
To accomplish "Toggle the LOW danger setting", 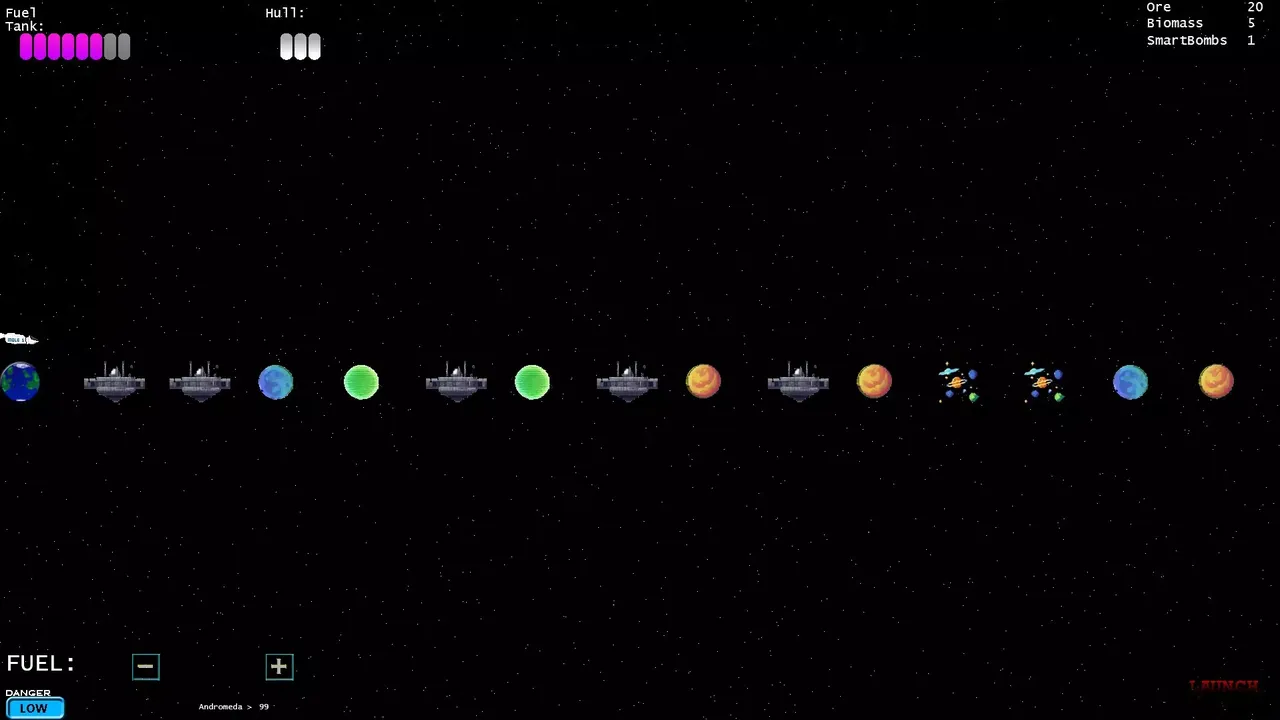I will click(x=34, y=708).
